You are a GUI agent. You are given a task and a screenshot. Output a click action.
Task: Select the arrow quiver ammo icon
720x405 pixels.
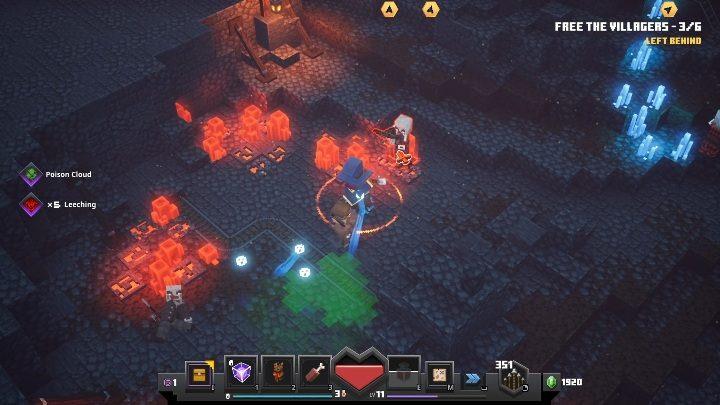click(514, 379)
